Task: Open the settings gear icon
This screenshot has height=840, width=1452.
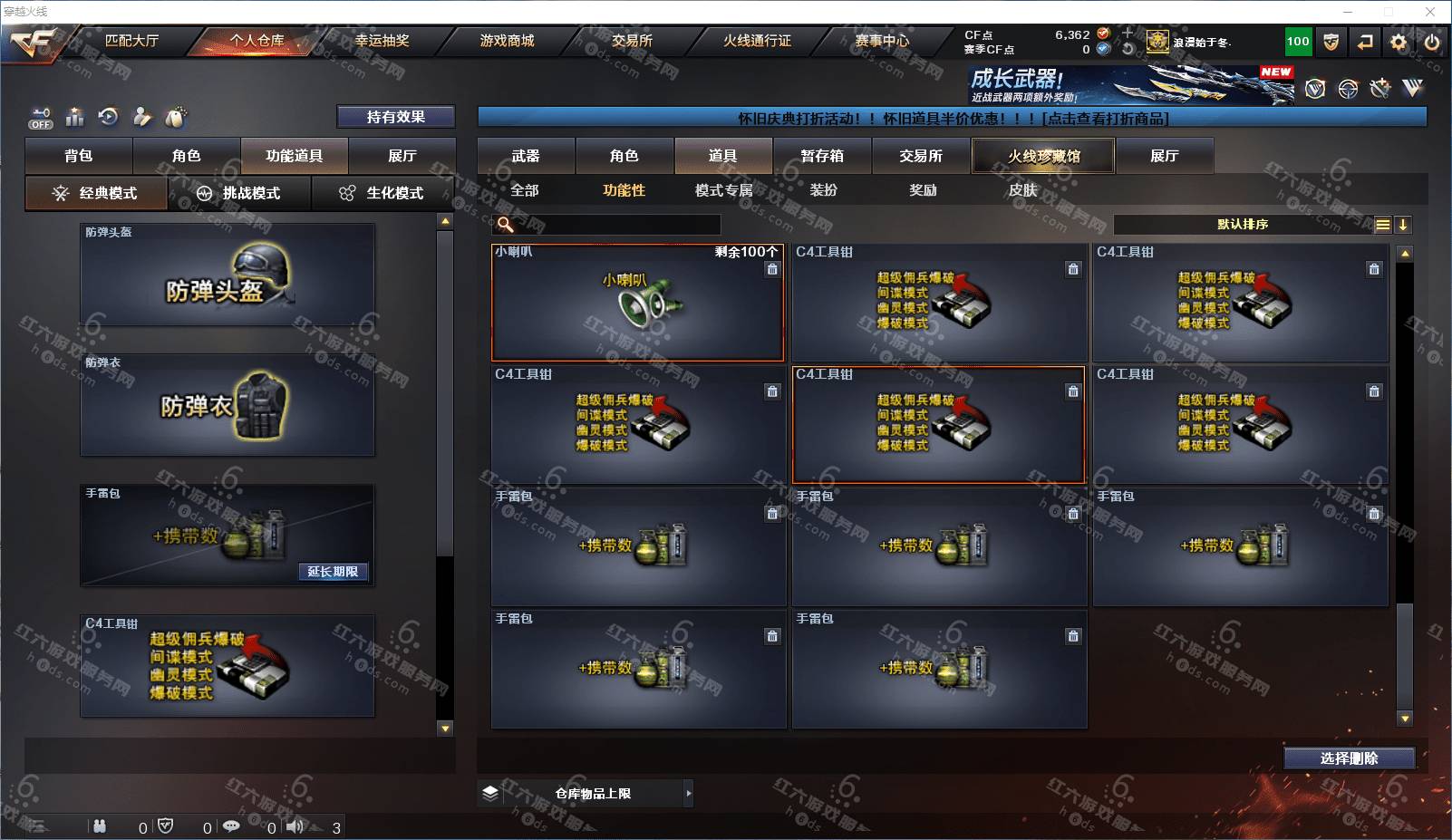Action: click(x=1399, y=42)
